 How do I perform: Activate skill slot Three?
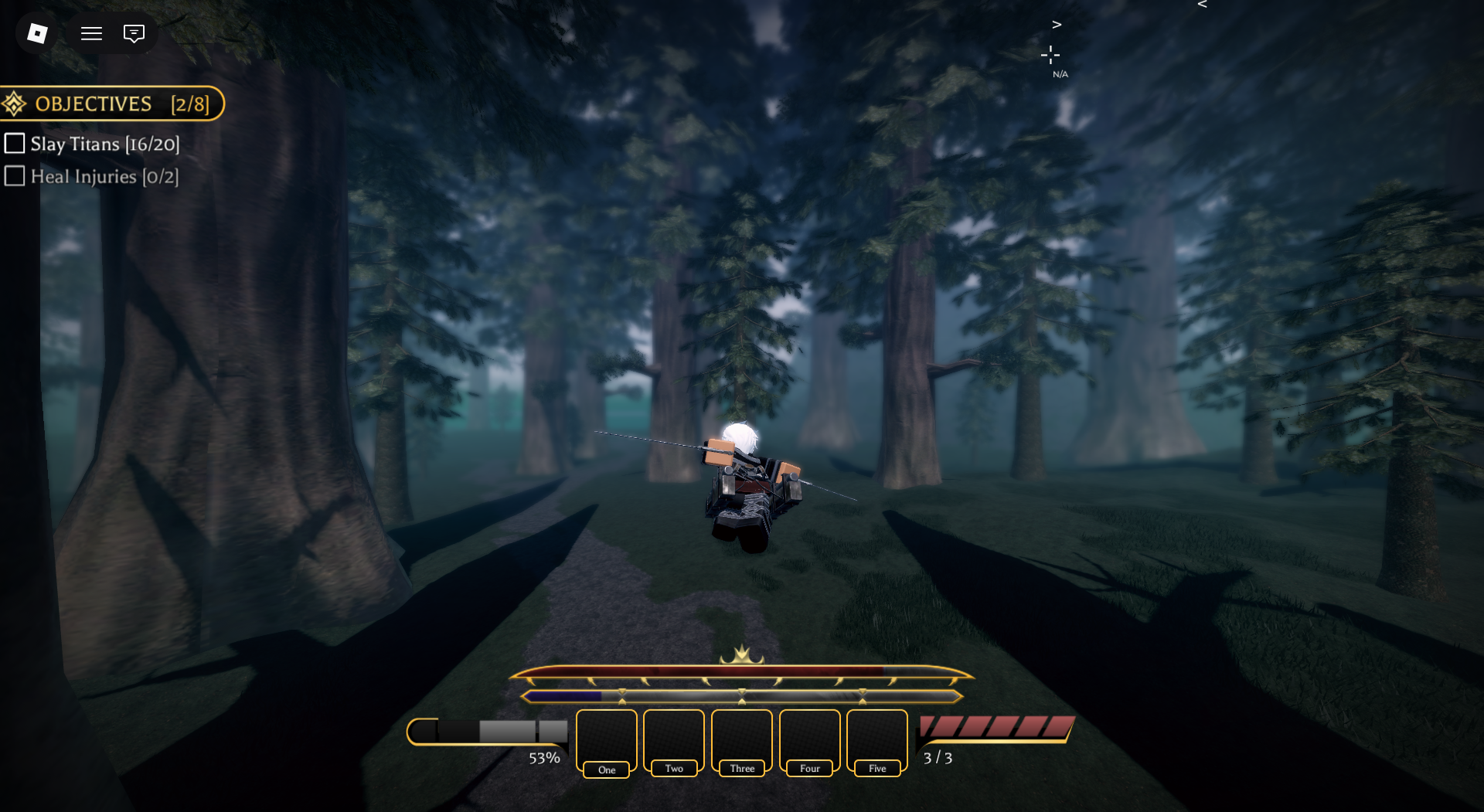pos(742,742)
